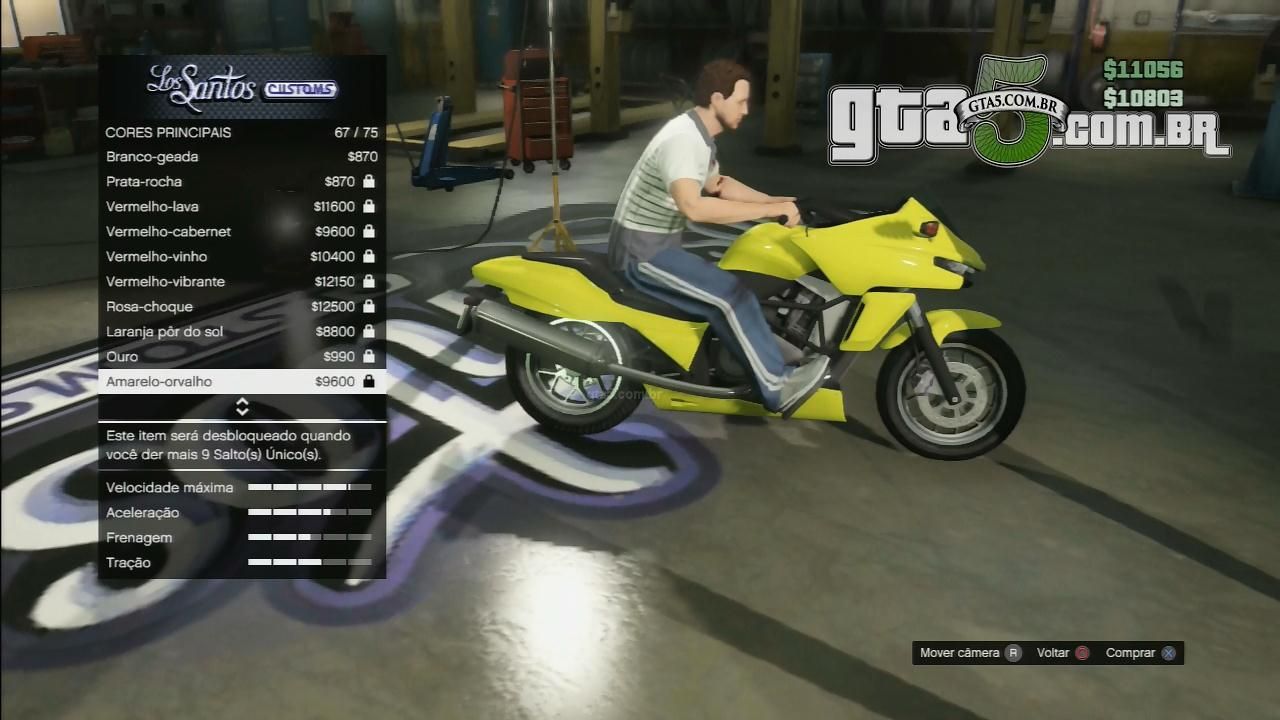Screen dimensions: 1280x720
Task: Click the Comprar purchase prompt
Action: 1141,653
